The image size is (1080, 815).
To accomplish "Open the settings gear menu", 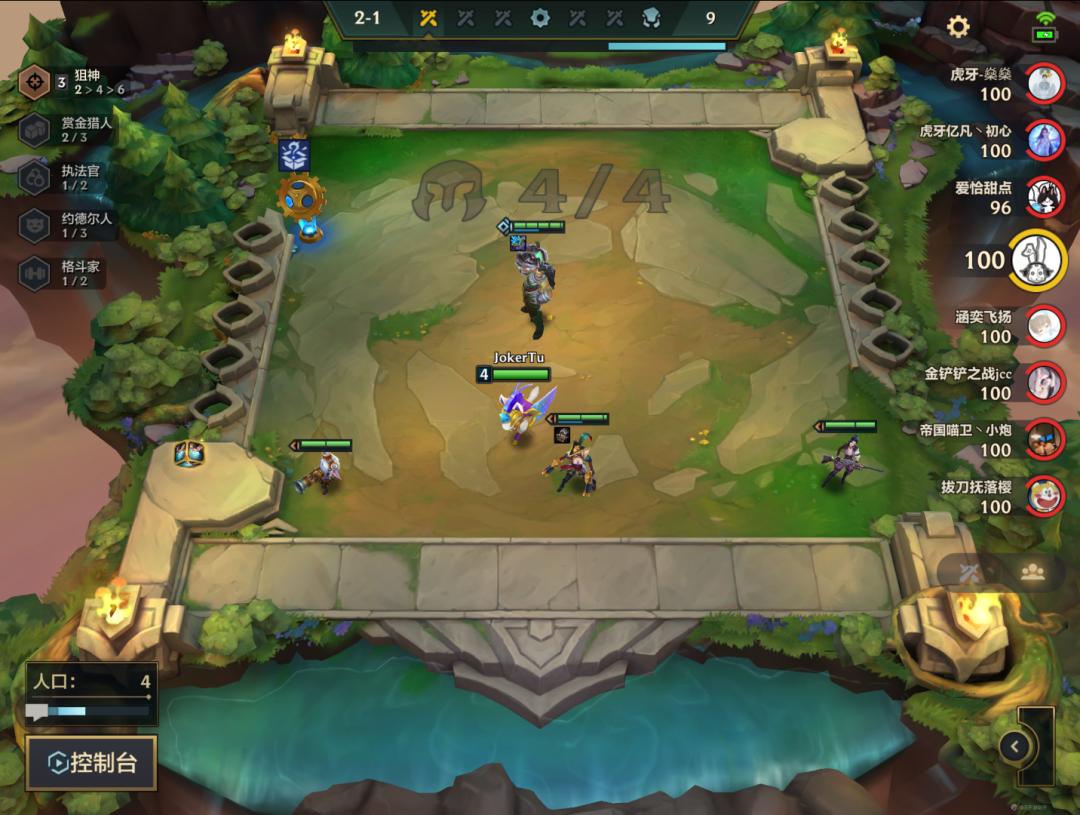I will [958, 27].
